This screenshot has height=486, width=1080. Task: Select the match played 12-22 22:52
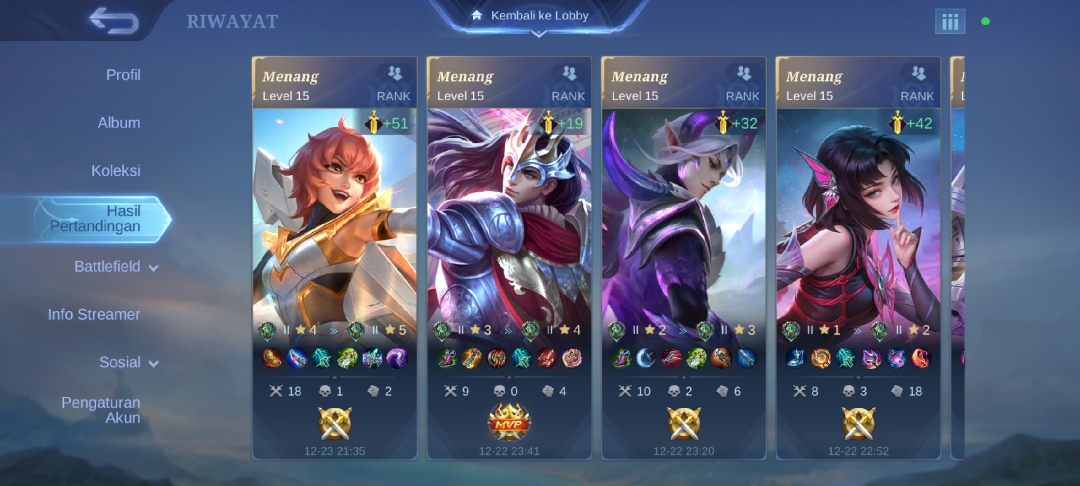pyautogui.click(x=858, y=258)
